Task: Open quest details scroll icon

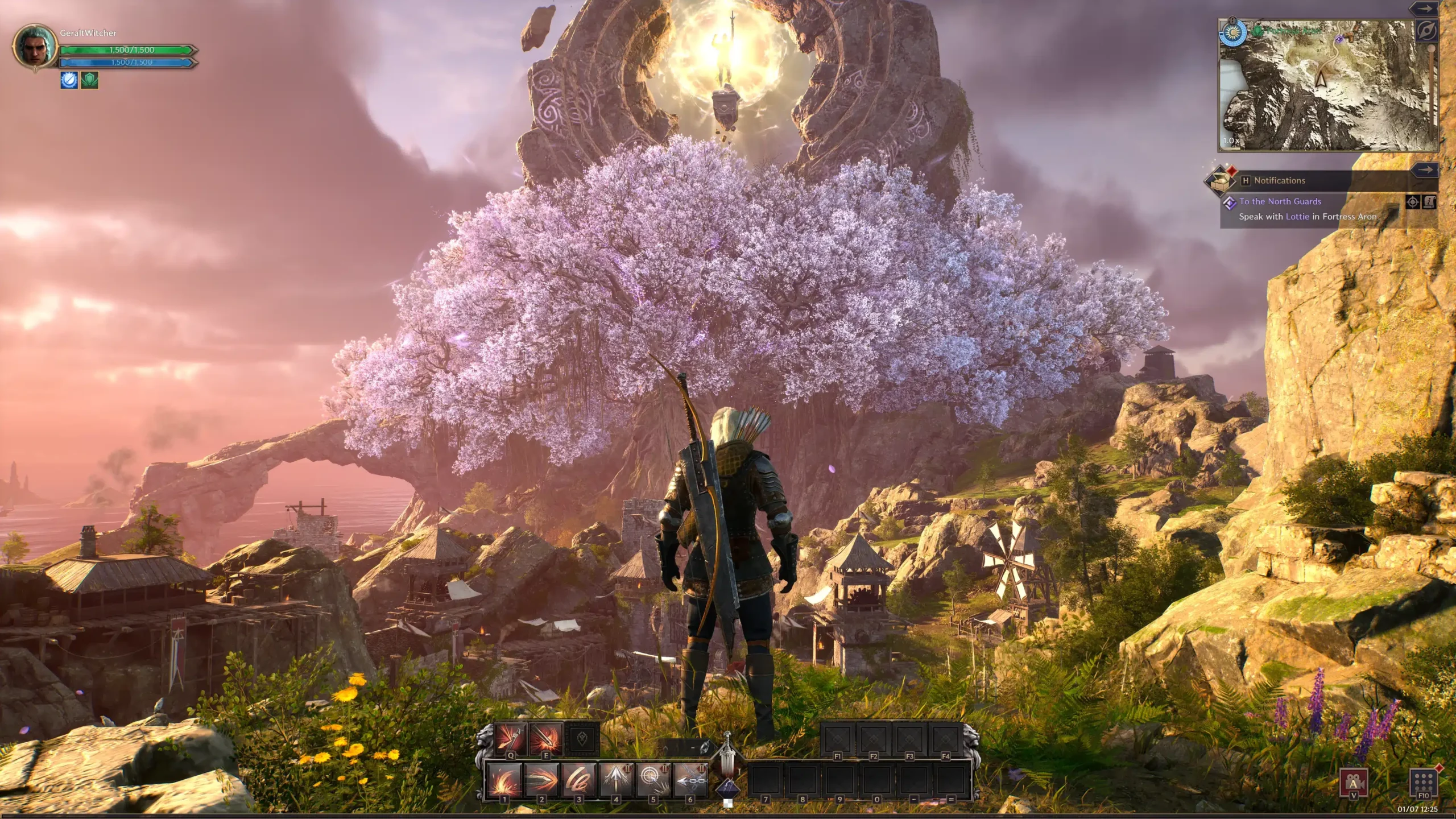Action: 1429,202
